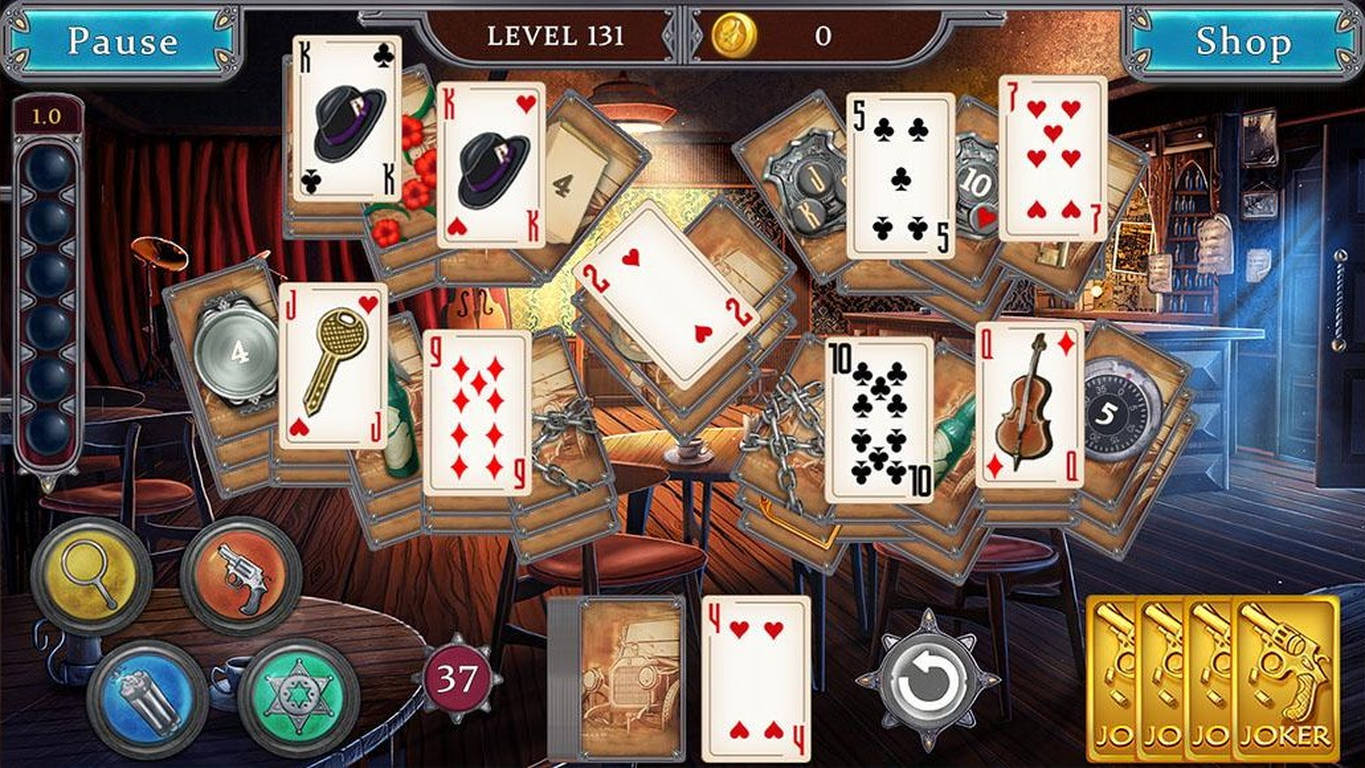This screenshot has height=768, width=1365.
Task: Open the Shop
Action: point(1243,42)
